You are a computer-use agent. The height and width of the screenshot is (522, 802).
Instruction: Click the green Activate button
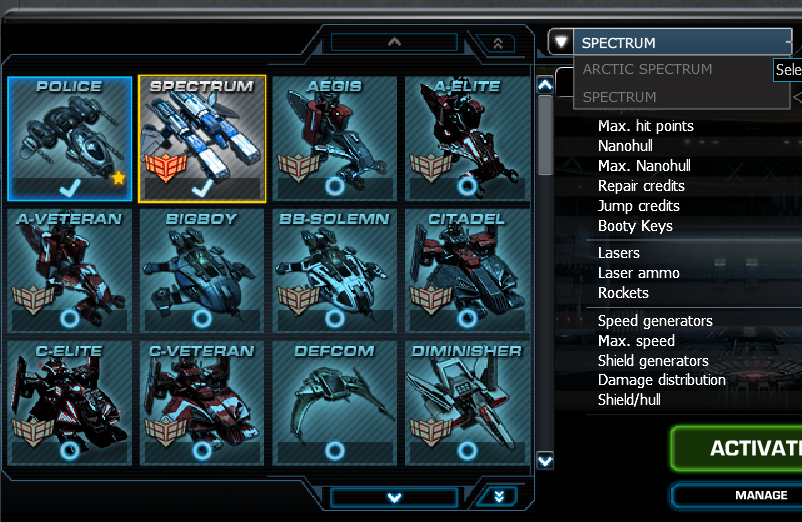point(740,448)
